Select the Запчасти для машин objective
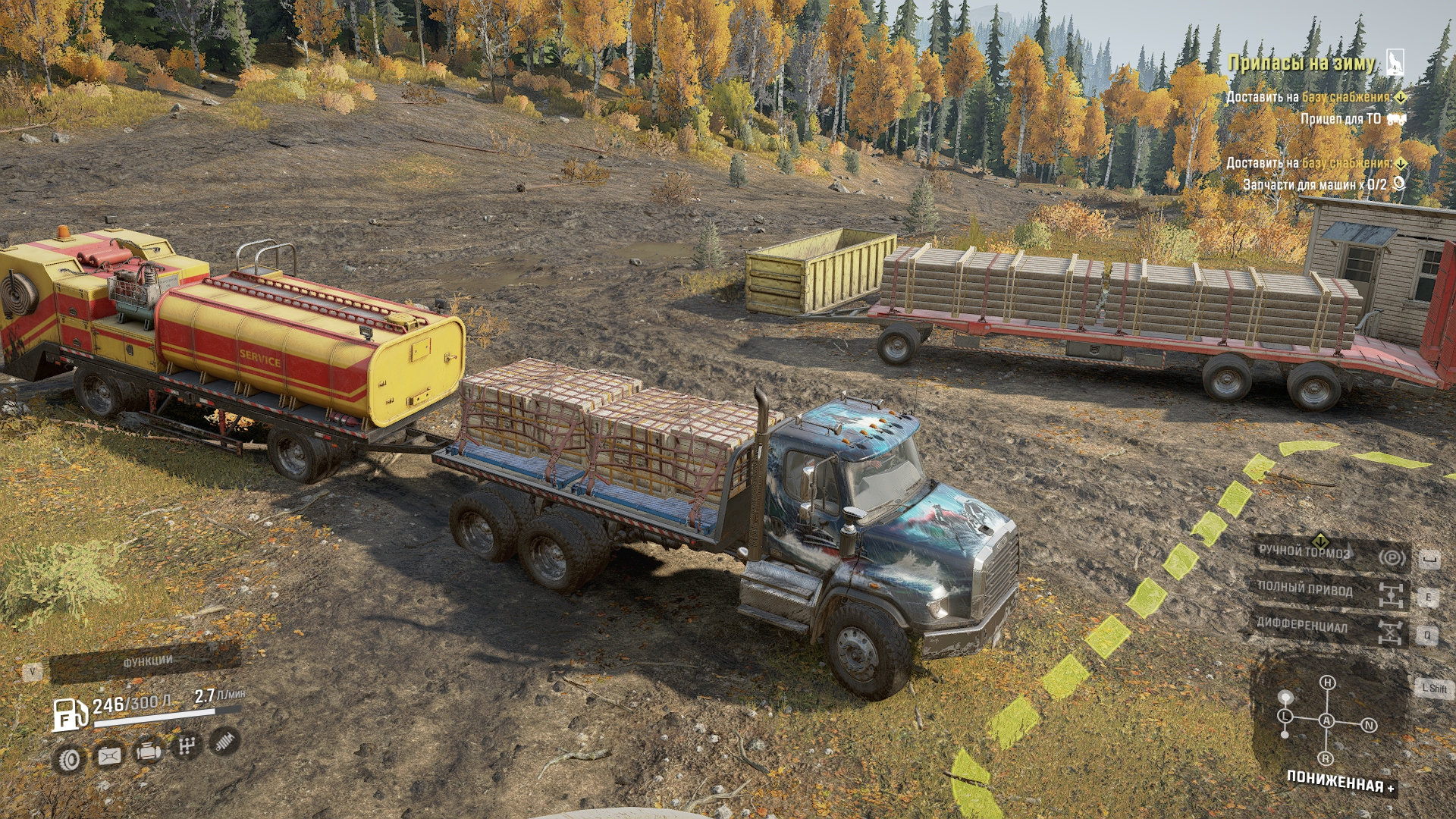 click(1314, 184)
